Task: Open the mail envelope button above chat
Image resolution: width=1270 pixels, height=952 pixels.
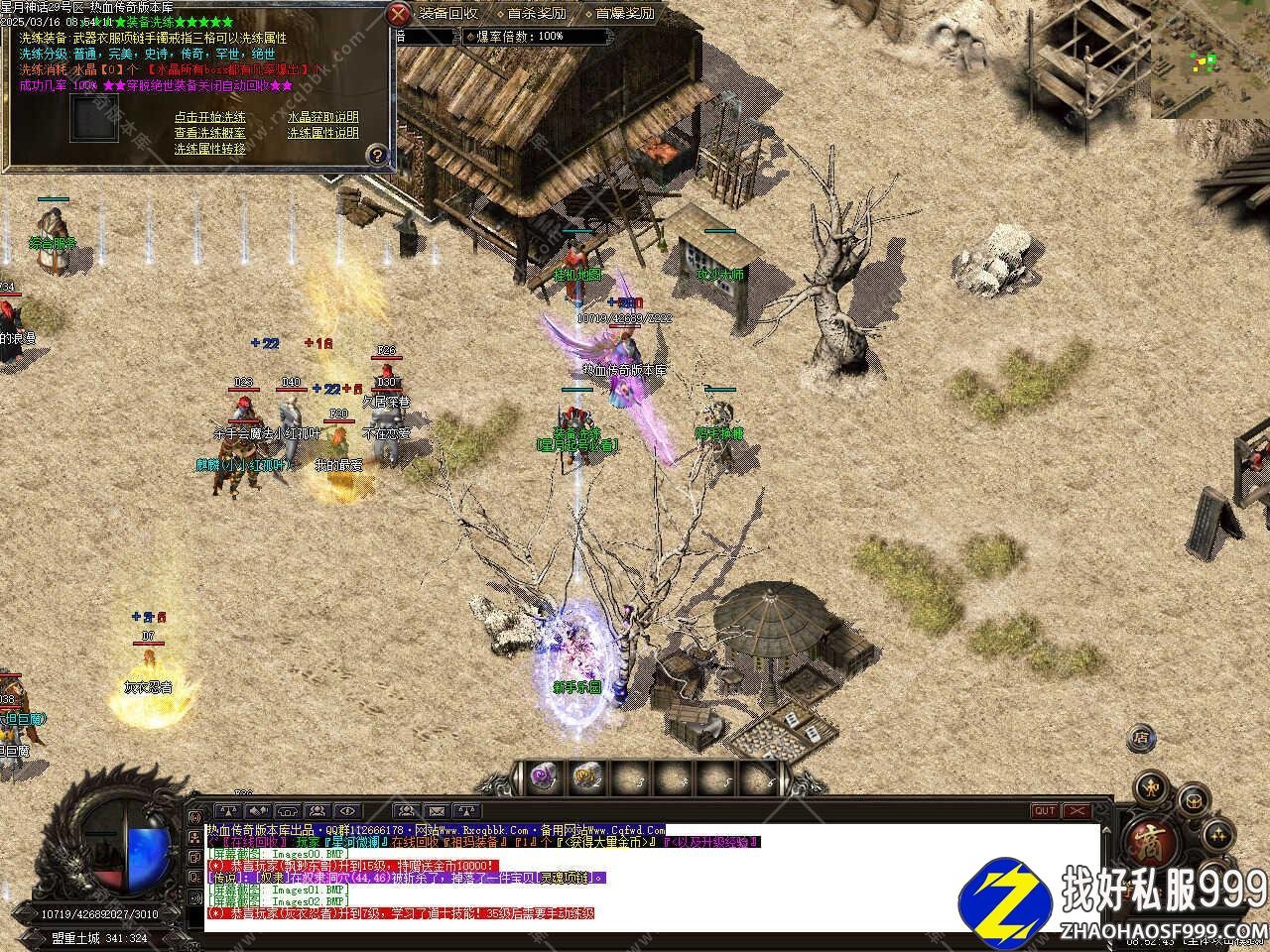Action: [x=437, y=811]
